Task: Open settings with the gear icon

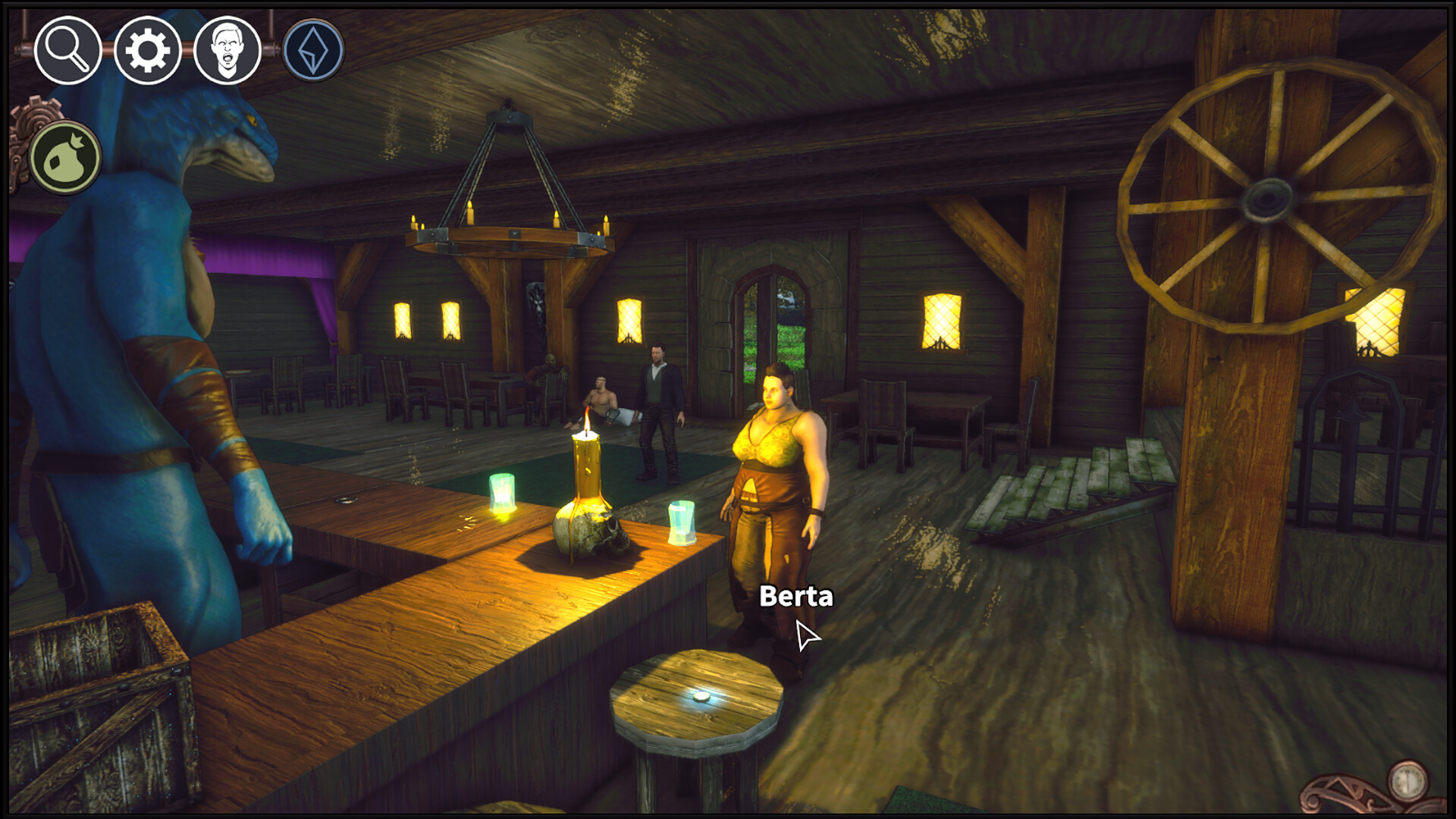Action: (147, 51)
